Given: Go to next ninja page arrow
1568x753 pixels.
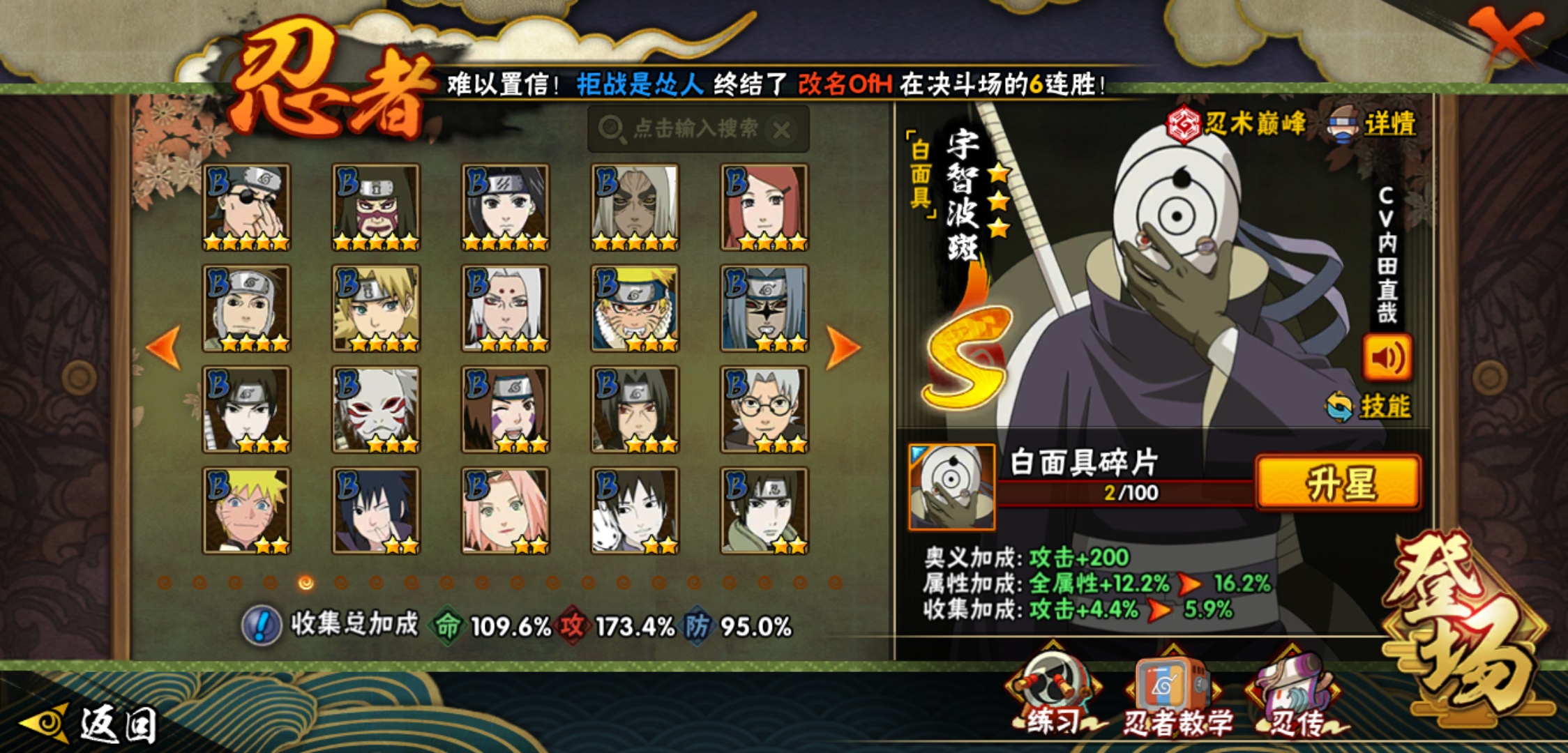Looking at the screenshot, I should [x=843, y=347].
